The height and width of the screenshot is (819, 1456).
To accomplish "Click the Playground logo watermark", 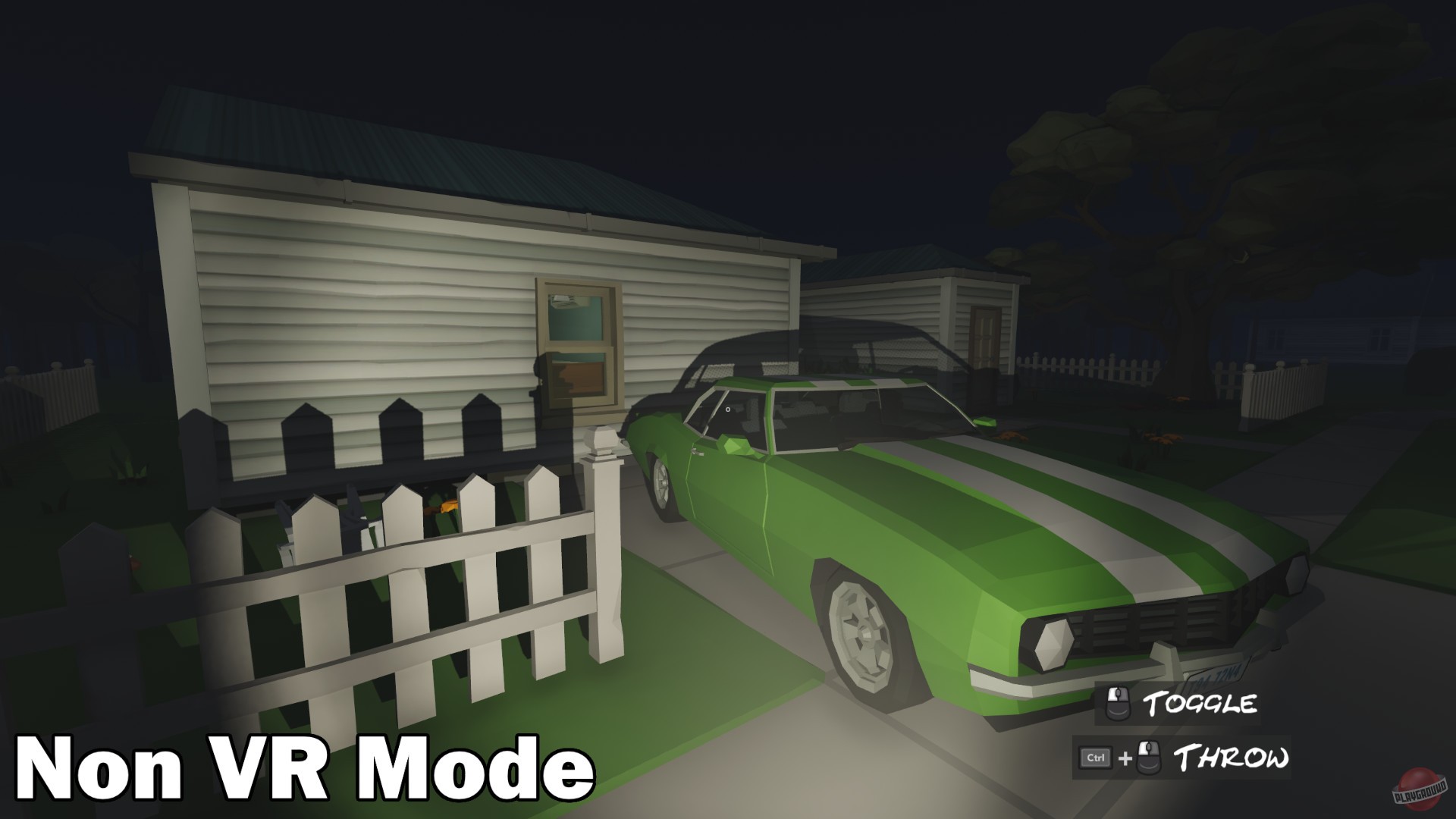I will pos(1418,789).
